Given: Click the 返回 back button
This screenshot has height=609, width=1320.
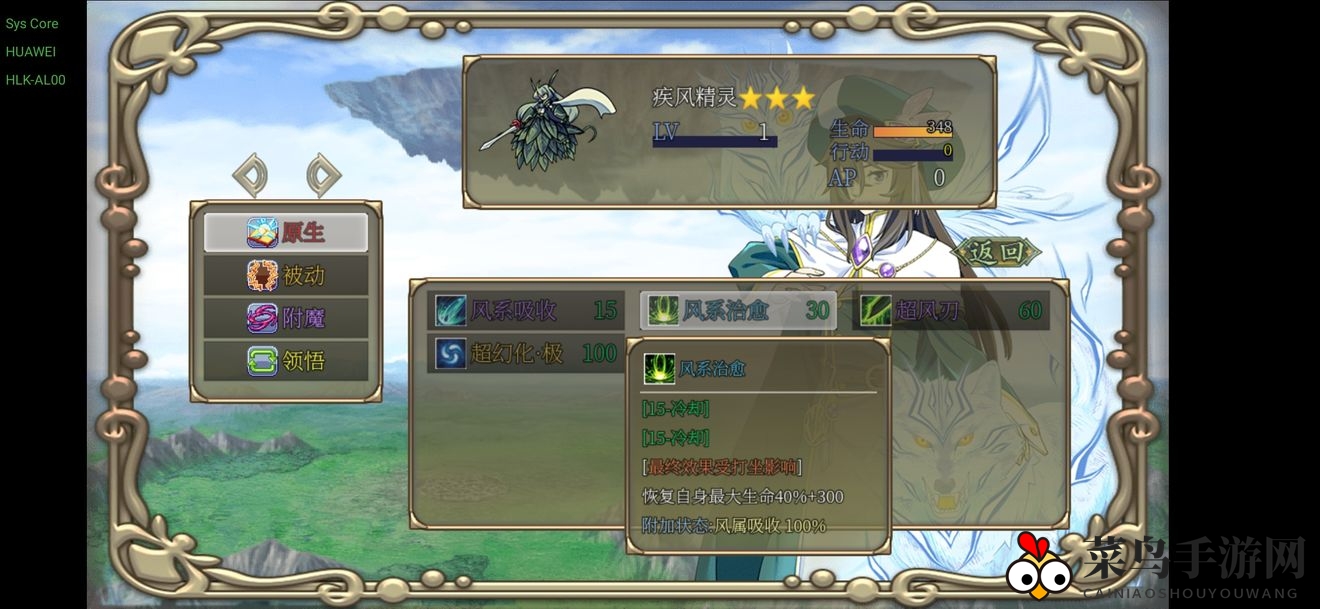Looking at the screenshot, I should click(x=997, y=252).
